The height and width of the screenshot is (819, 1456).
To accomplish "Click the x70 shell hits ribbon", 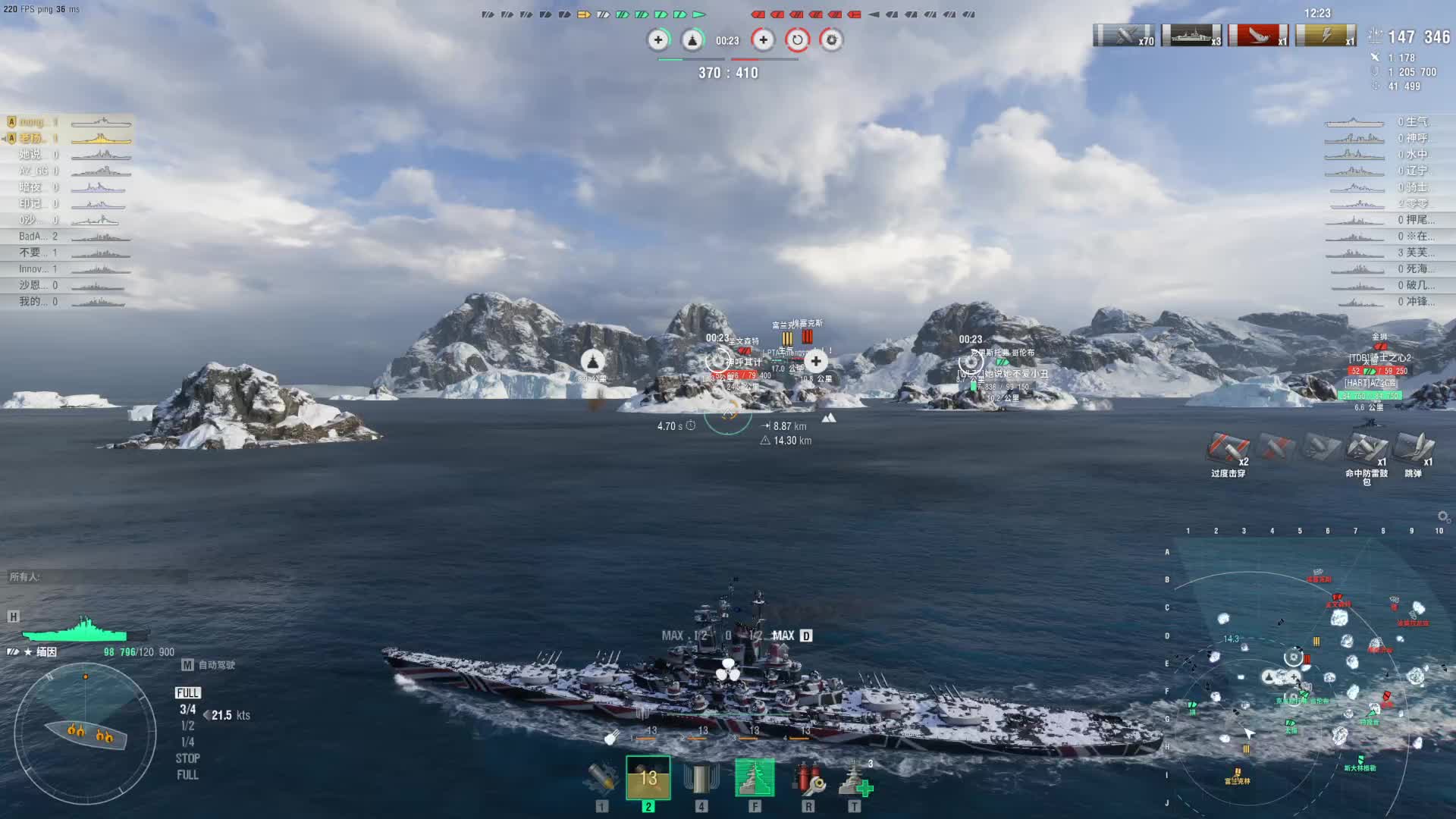I will tap(1124, 36).
